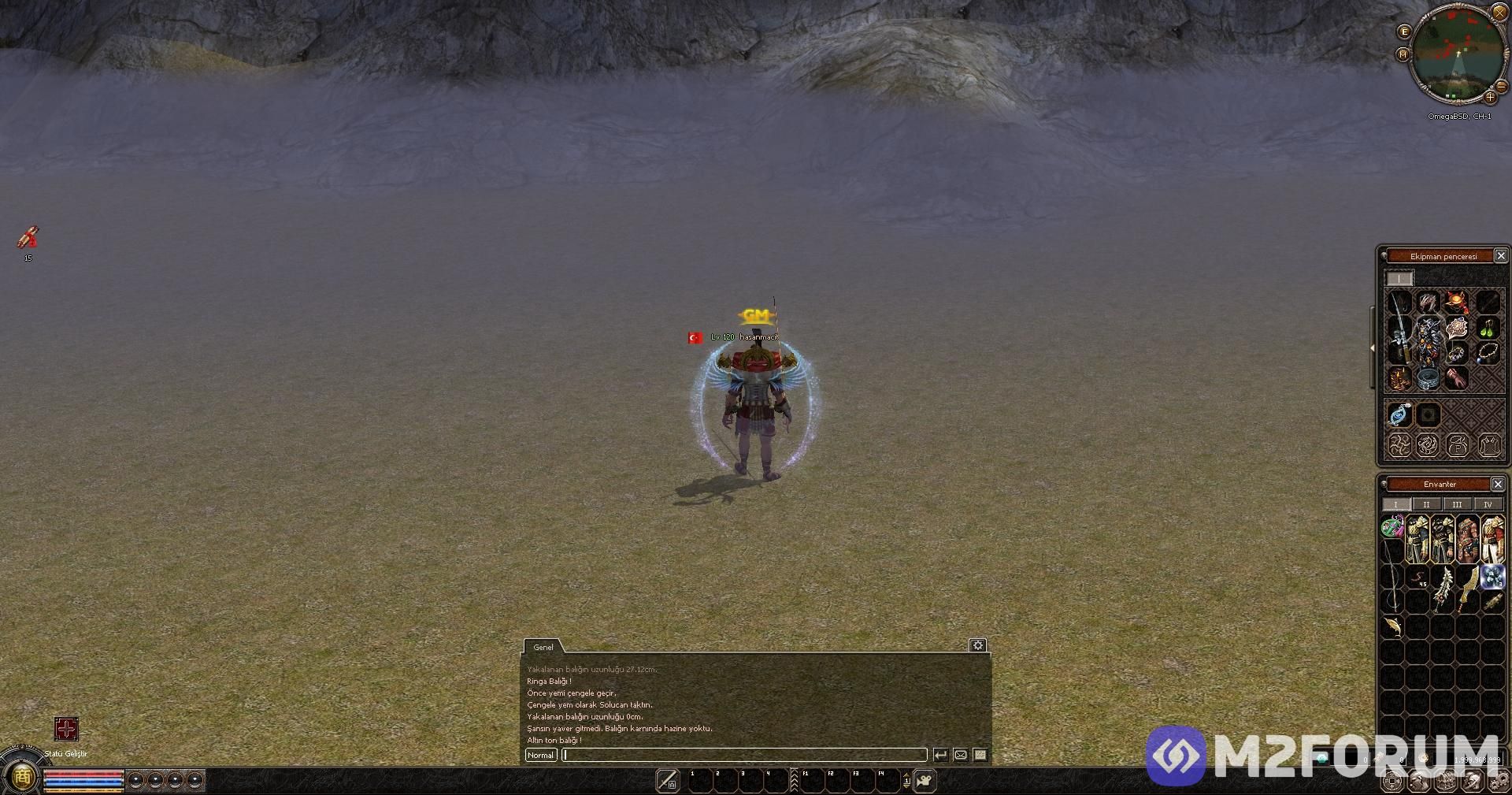
Task: Click the Statü Geliştir red cross icon
Action: [x=66, y=729]
